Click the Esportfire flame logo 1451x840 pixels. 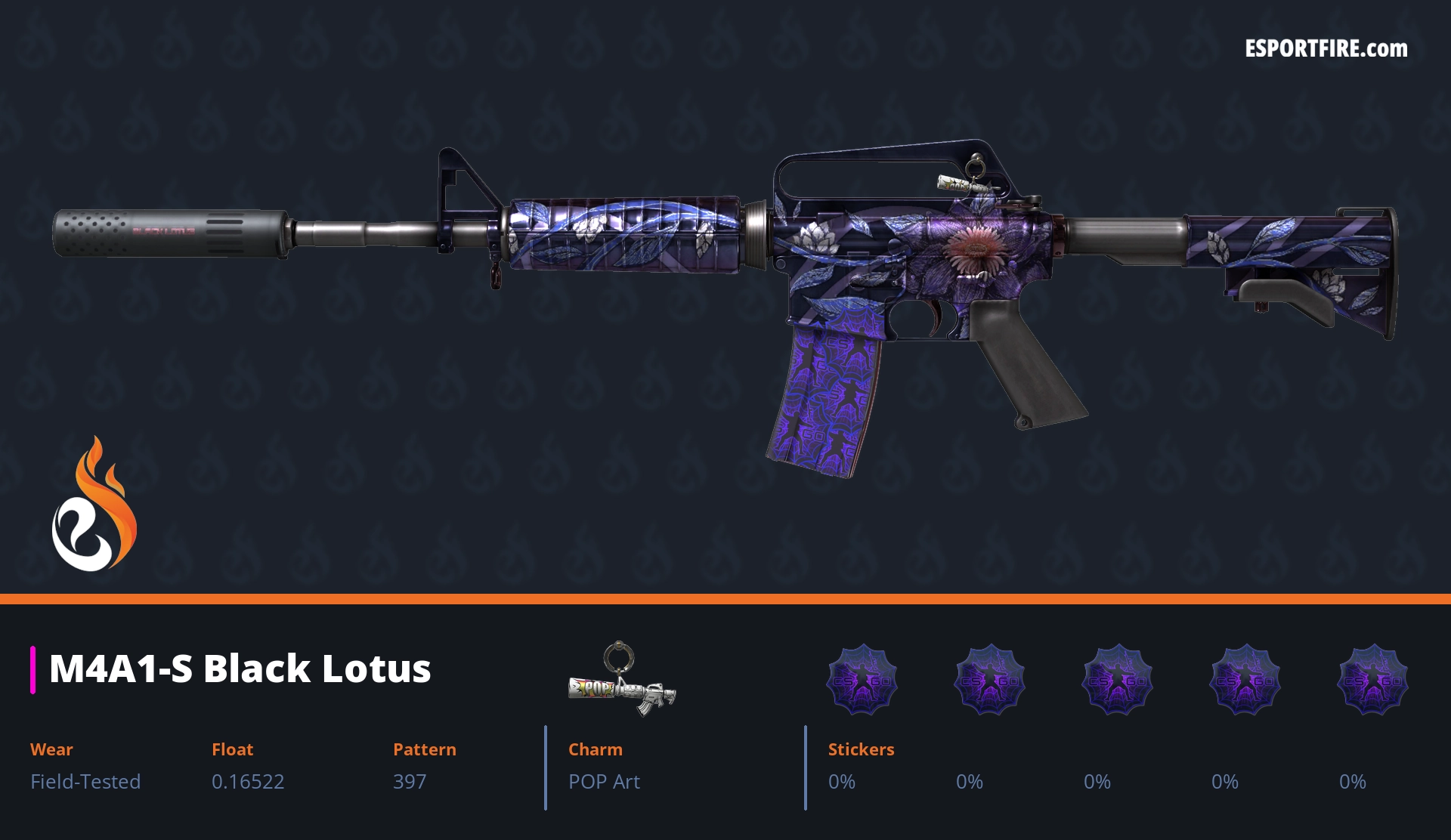coord(94,505)
